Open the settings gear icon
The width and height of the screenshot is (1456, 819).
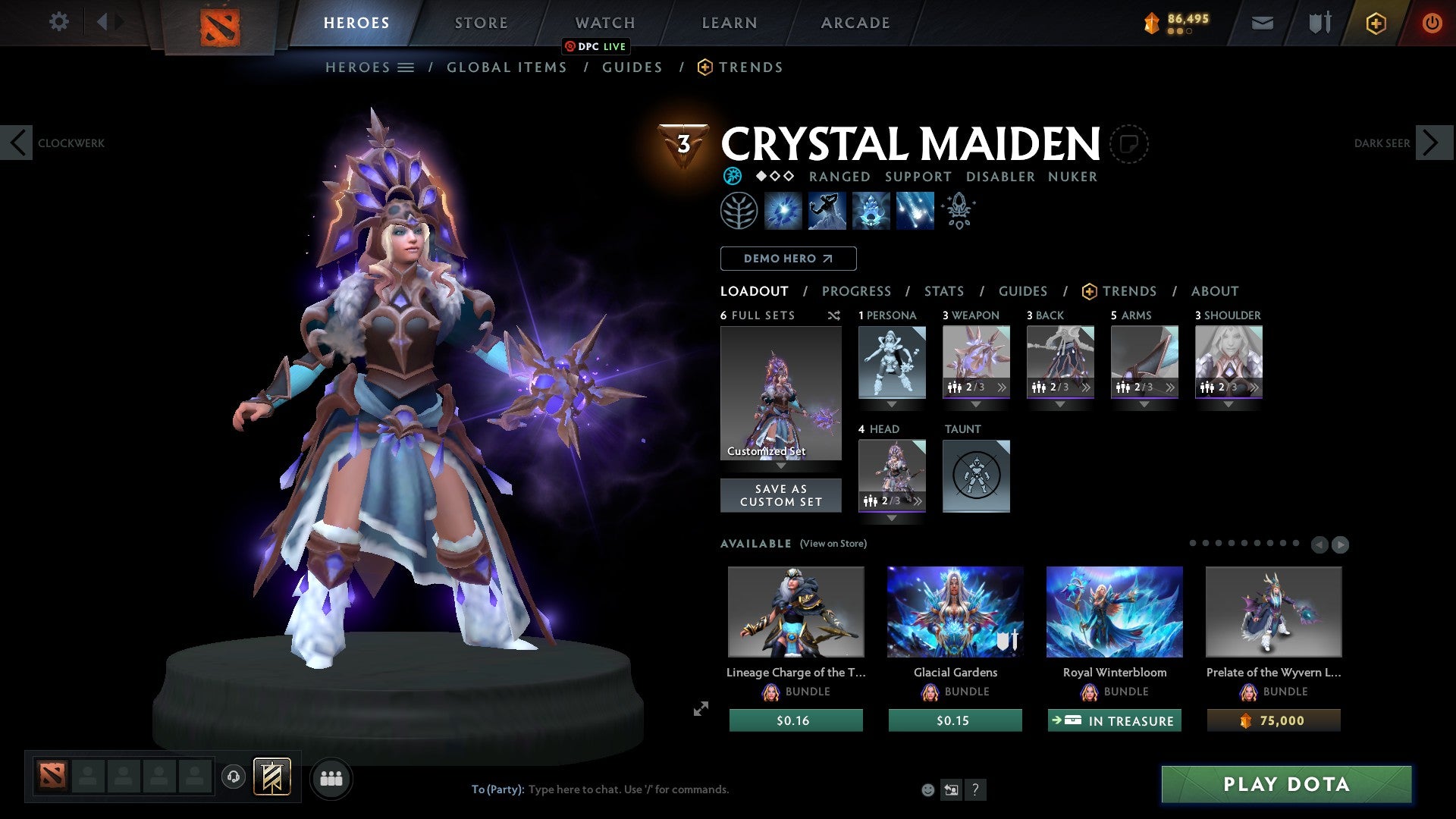click(59, 22)
